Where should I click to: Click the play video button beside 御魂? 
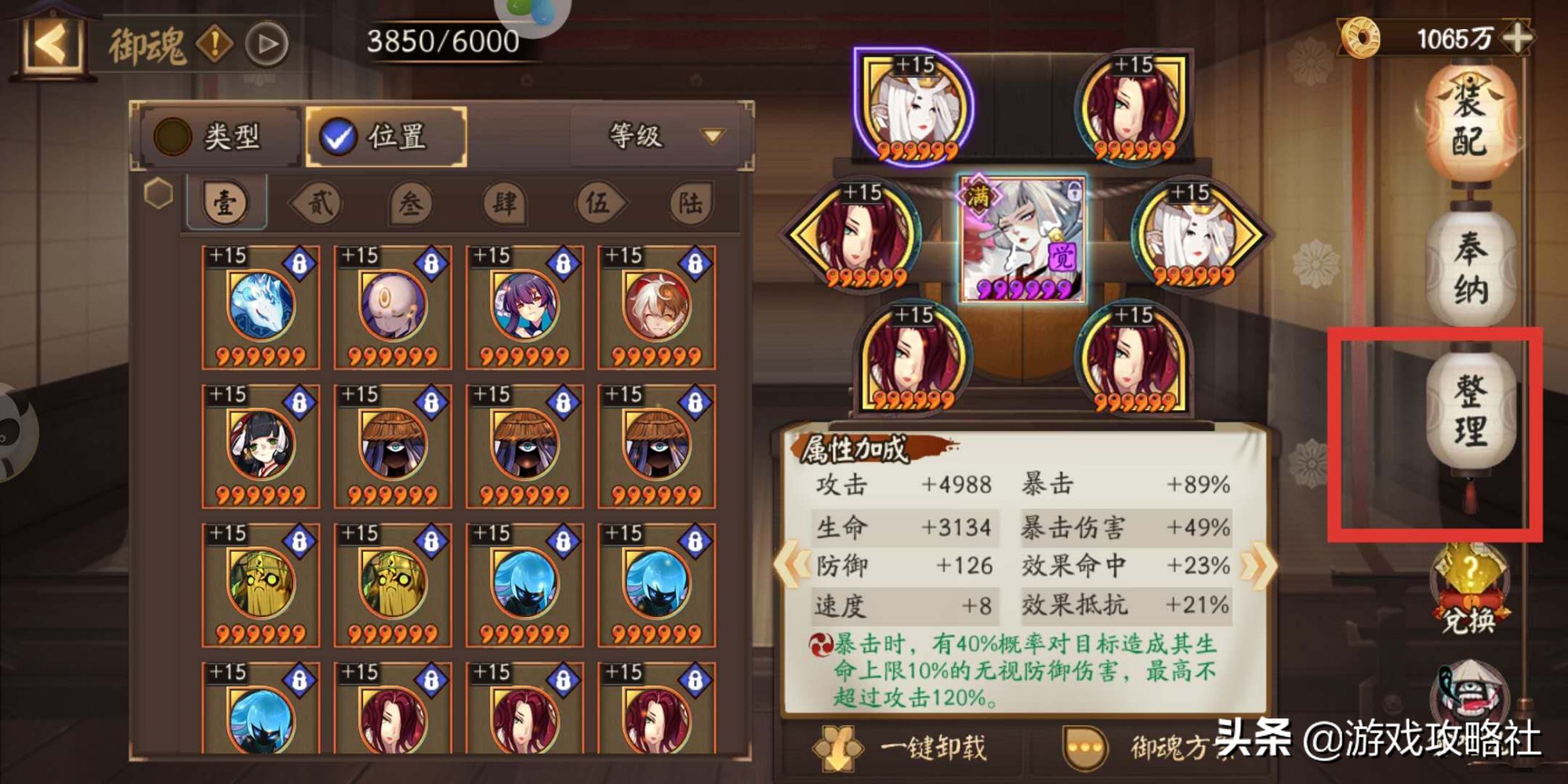(267, 45)
